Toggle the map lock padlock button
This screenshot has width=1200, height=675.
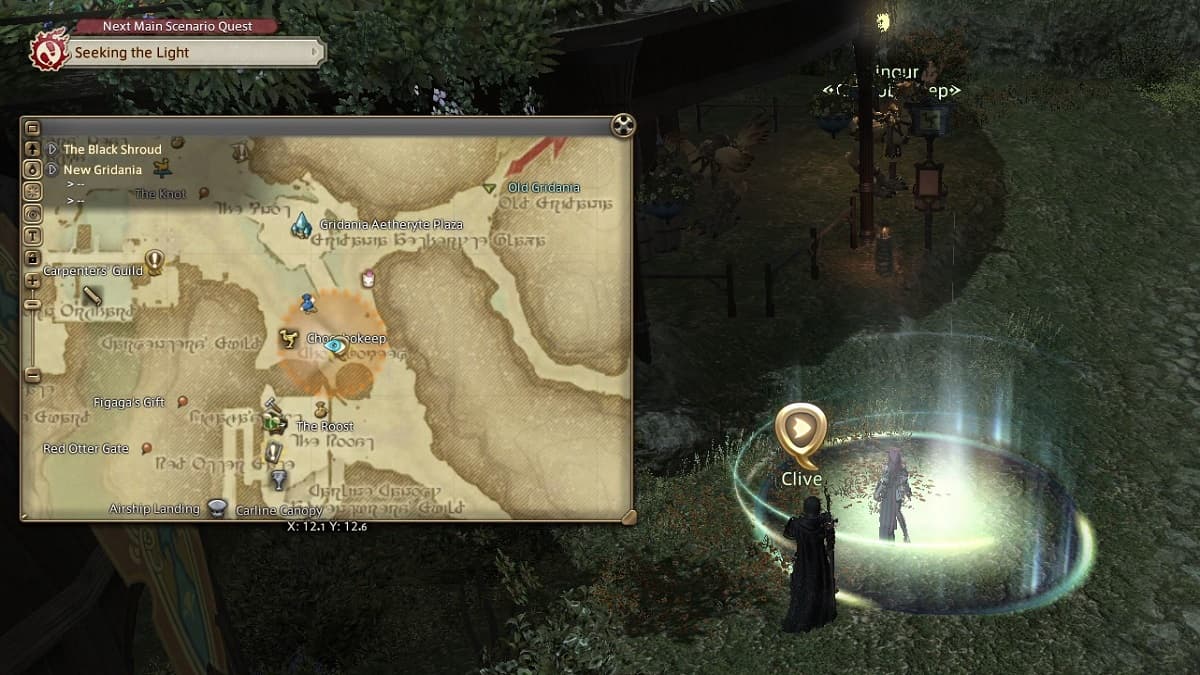pos(32,259)
